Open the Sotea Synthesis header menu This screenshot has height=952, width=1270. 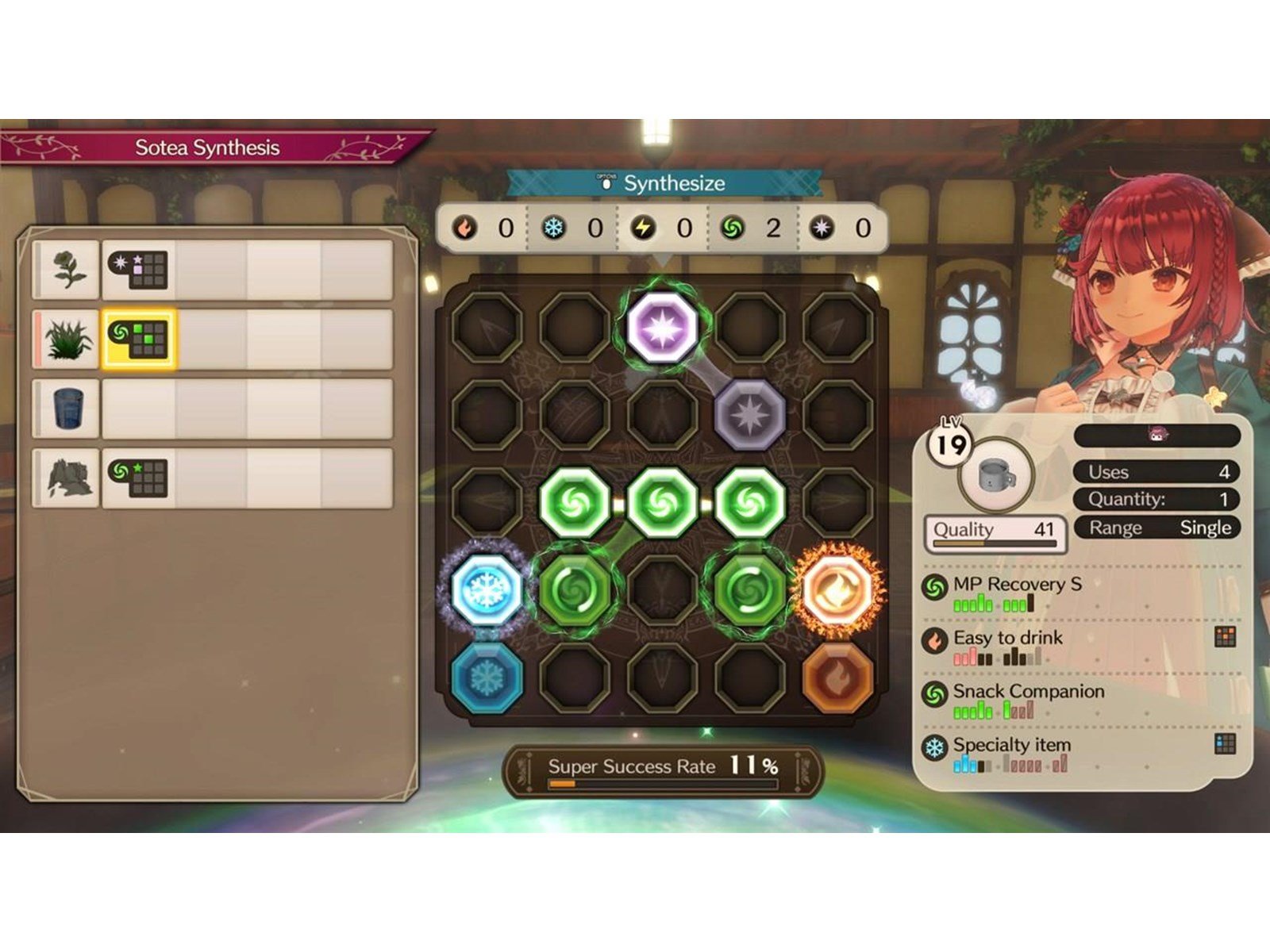click(x=209, y=145)
